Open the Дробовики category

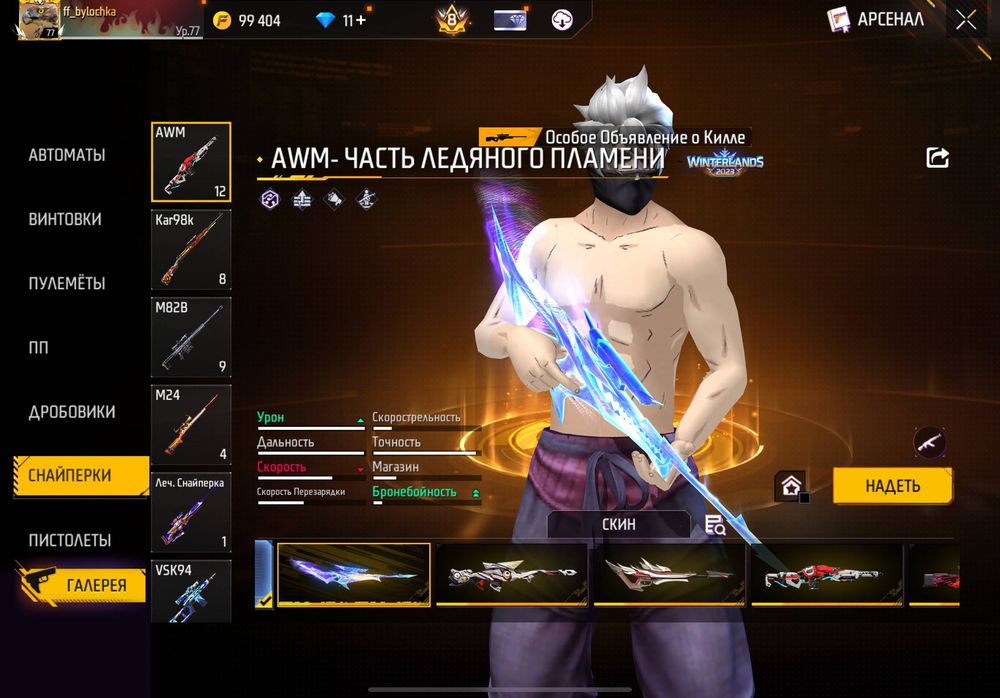point(72,412)
